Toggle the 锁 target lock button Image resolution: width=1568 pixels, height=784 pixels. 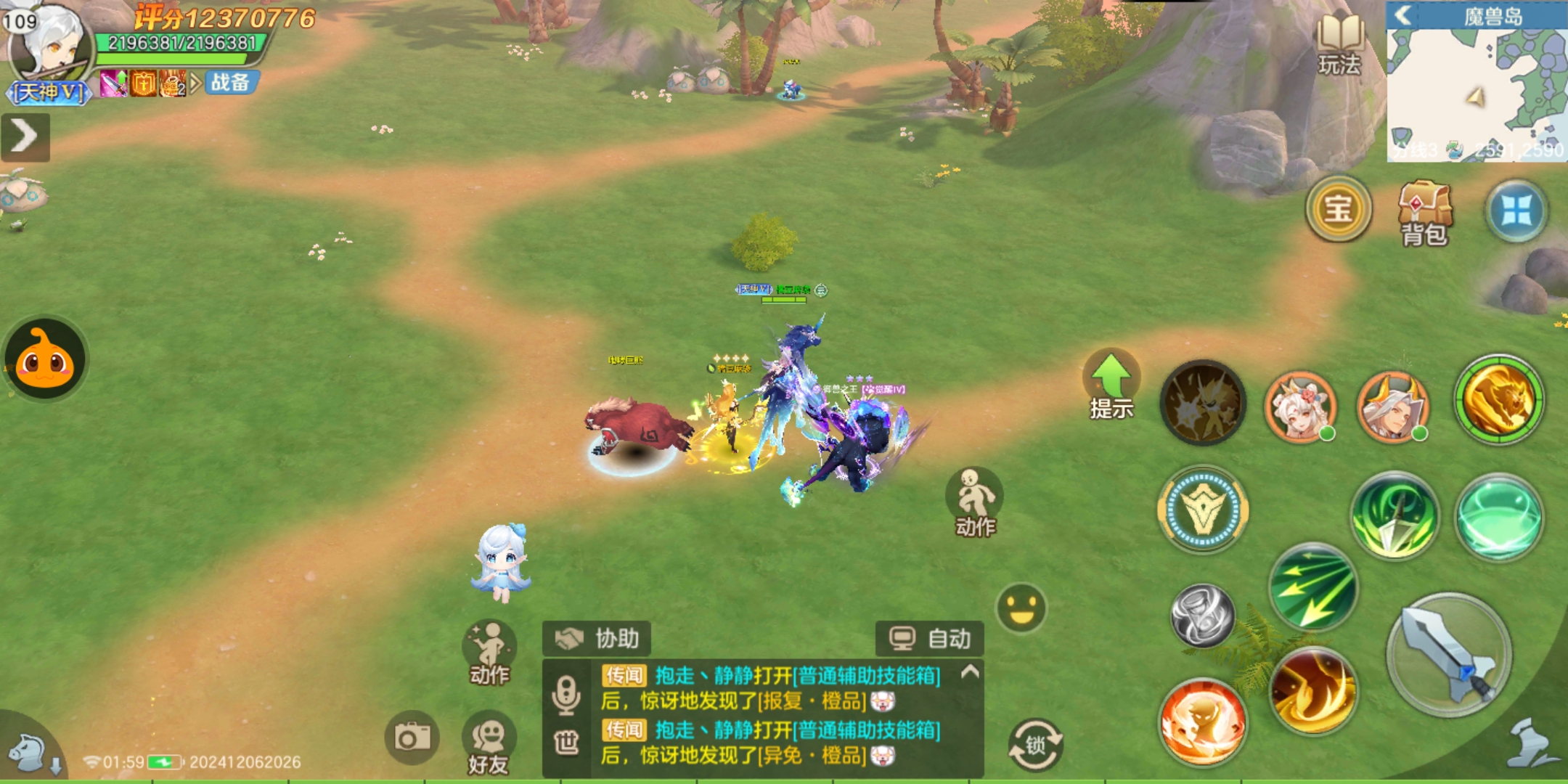(1035, 744)
